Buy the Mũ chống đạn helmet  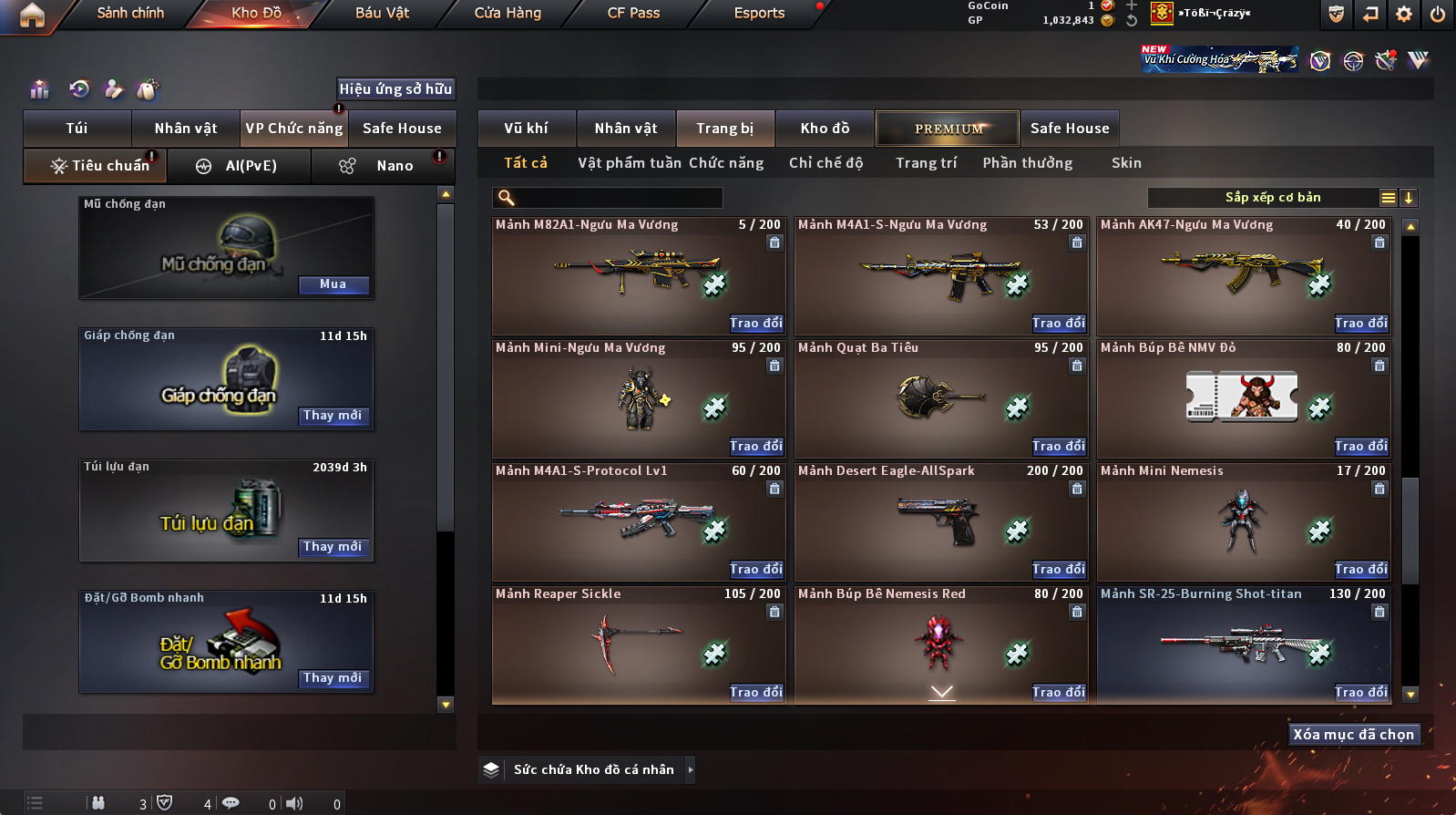(333, 284)
